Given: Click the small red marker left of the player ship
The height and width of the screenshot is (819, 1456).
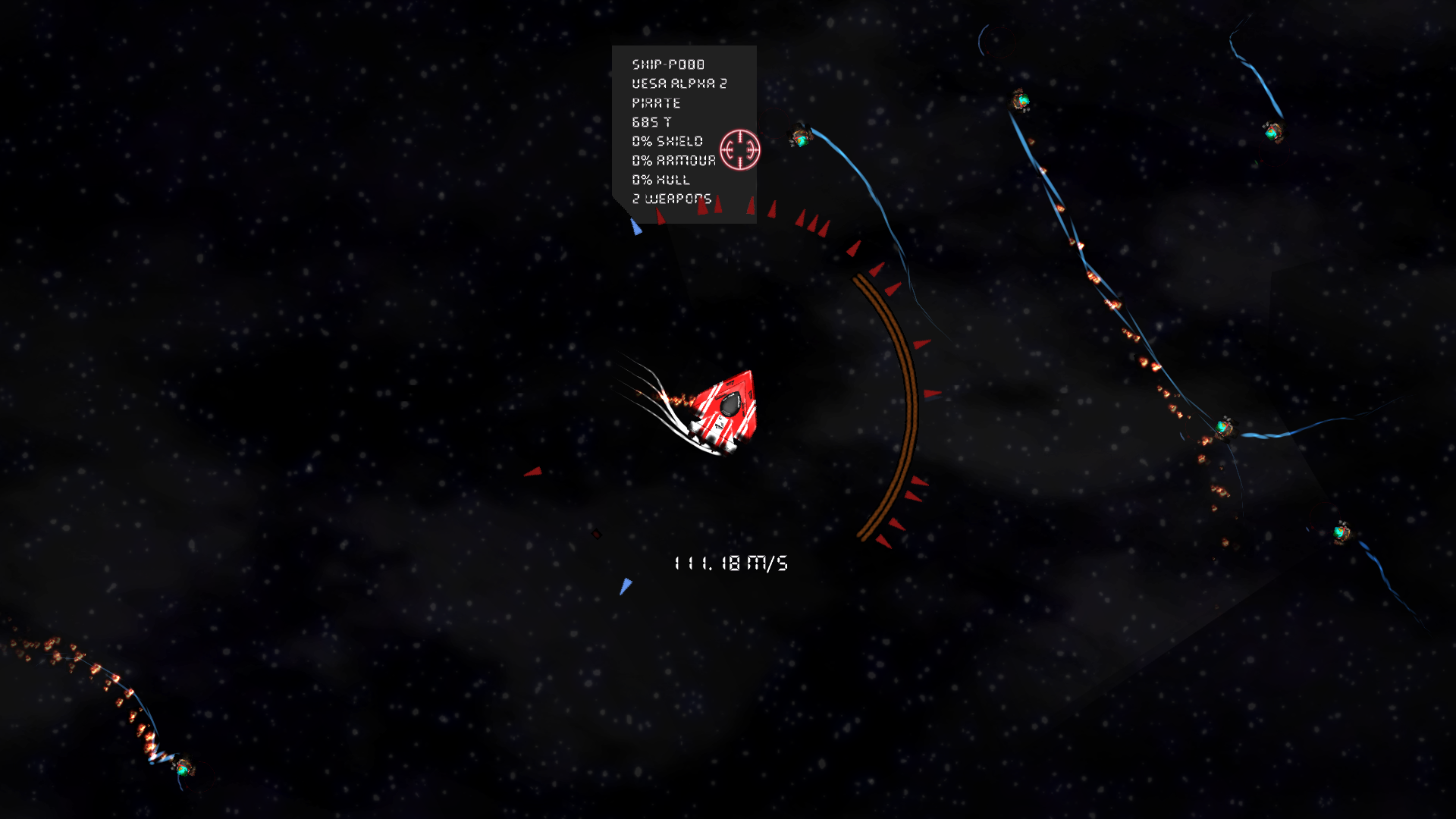Looking at the screenshot, I should tap(533, 472).
